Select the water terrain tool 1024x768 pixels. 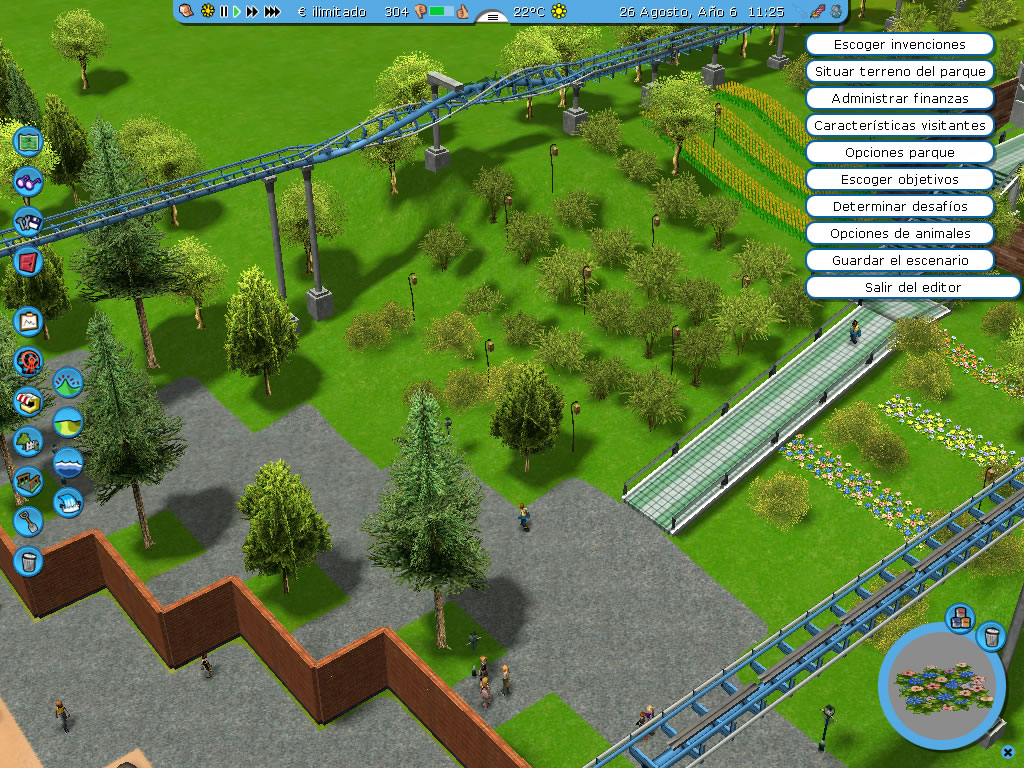click(67, 462)
